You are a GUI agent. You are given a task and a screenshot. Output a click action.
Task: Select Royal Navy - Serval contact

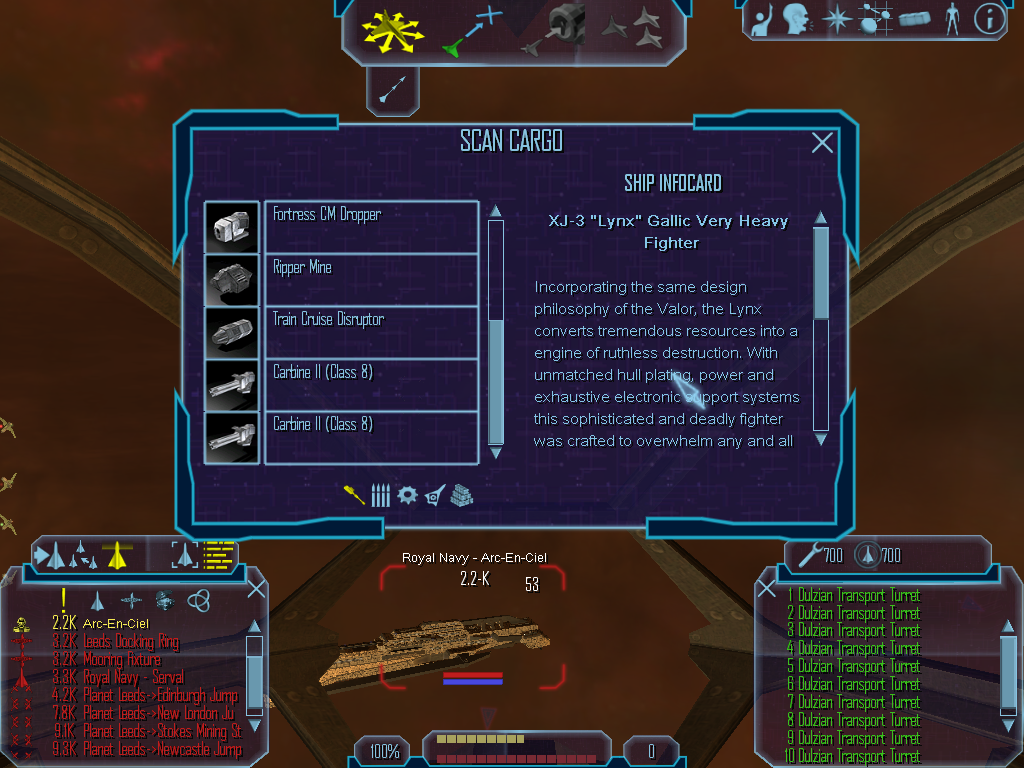coord(133,677)
